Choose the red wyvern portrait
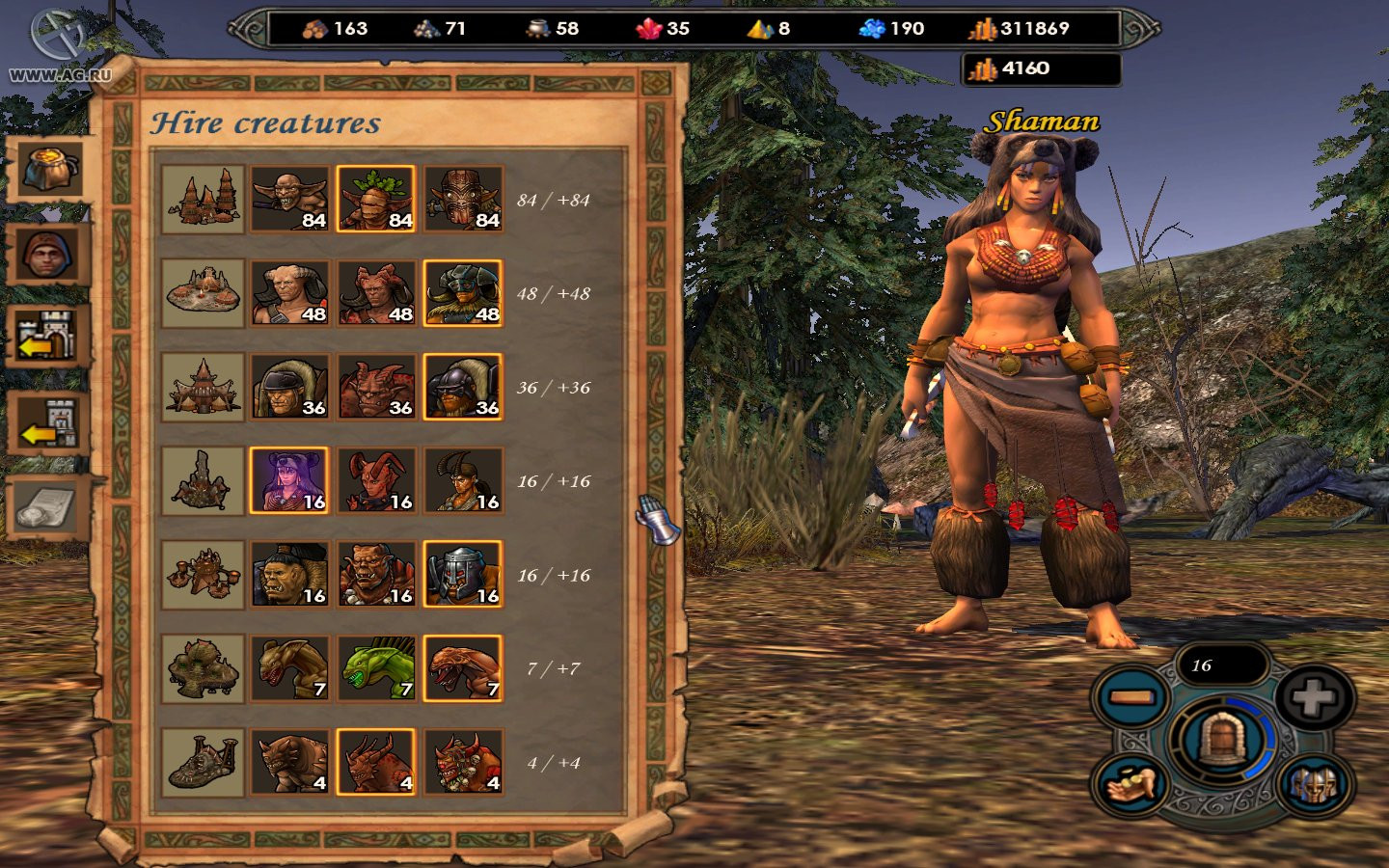 (463, 667)
